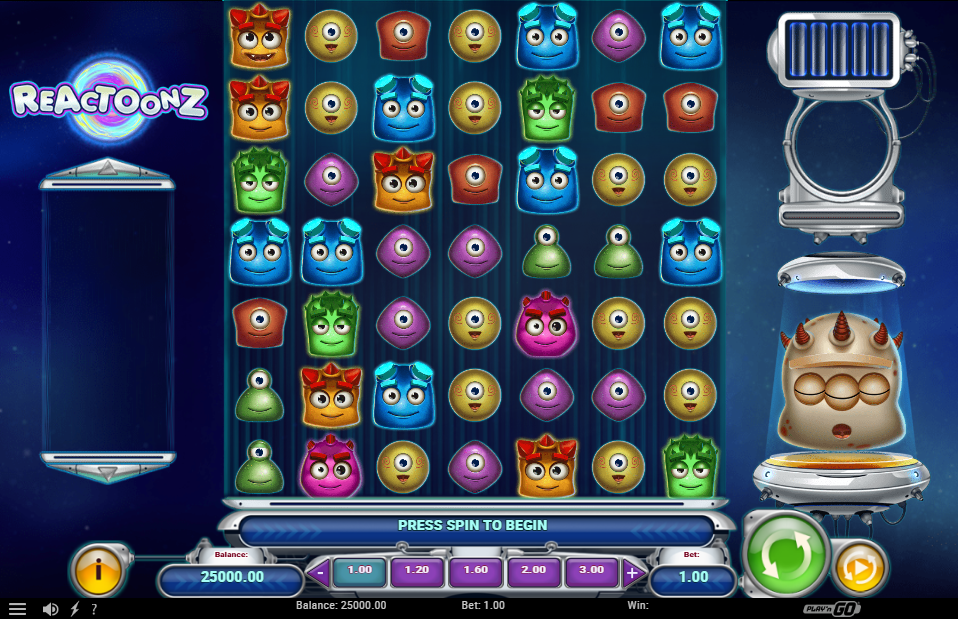Toggle the sound speaker icon
The image size is (958, 619).
coord(50,608)
